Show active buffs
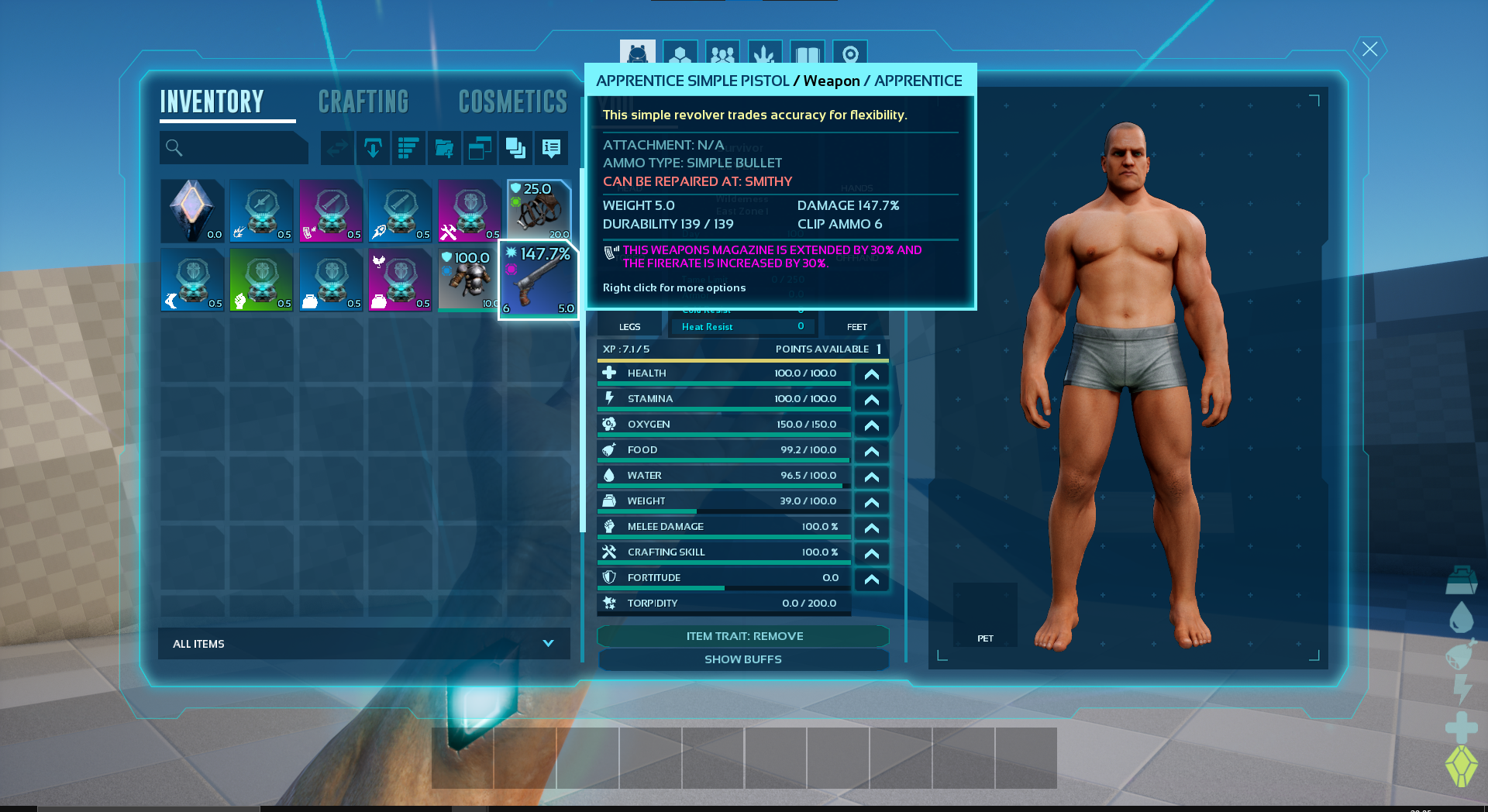 (743, 659)
